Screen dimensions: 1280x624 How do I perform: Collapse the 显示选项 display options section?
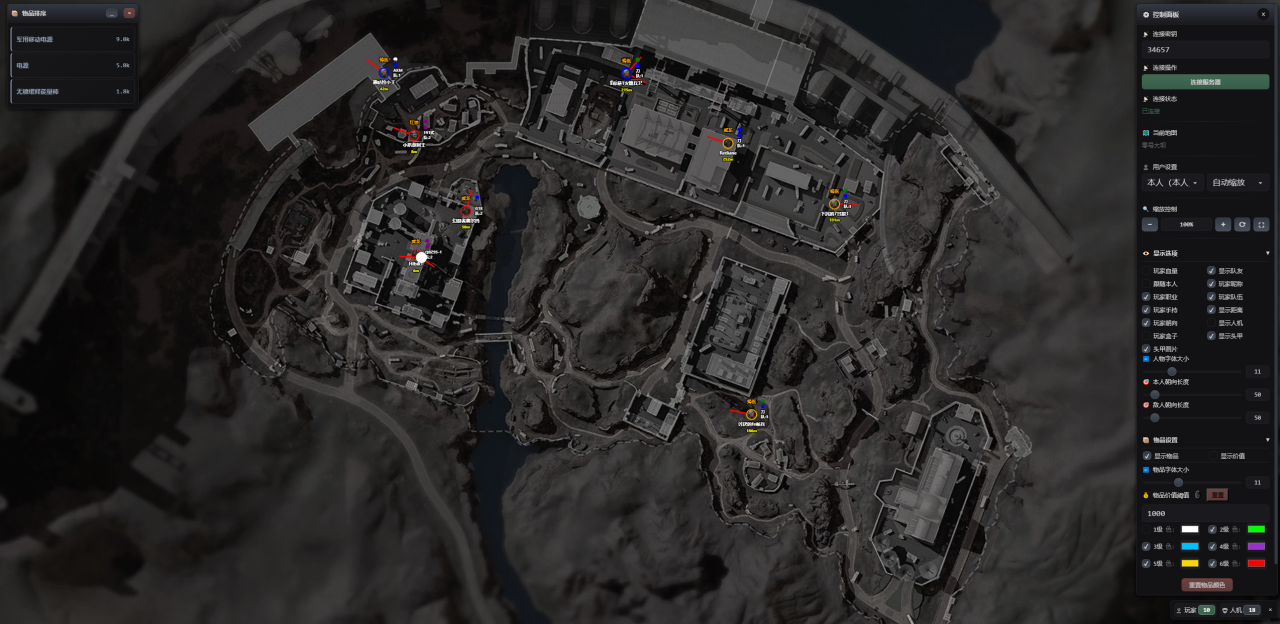tap(1267, 253)
